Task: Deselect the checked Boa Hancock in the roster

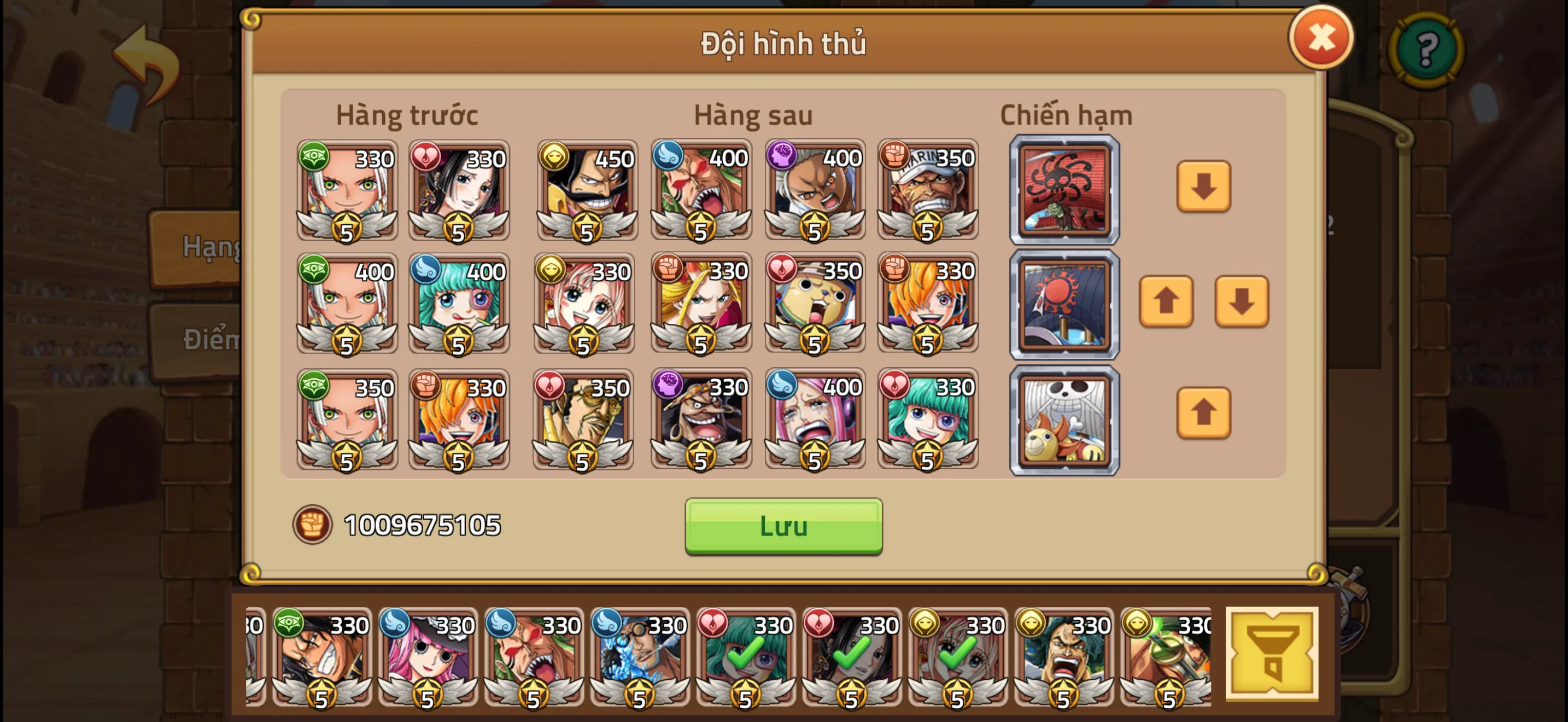Action: pyautogui.click(x=852, y=654)
